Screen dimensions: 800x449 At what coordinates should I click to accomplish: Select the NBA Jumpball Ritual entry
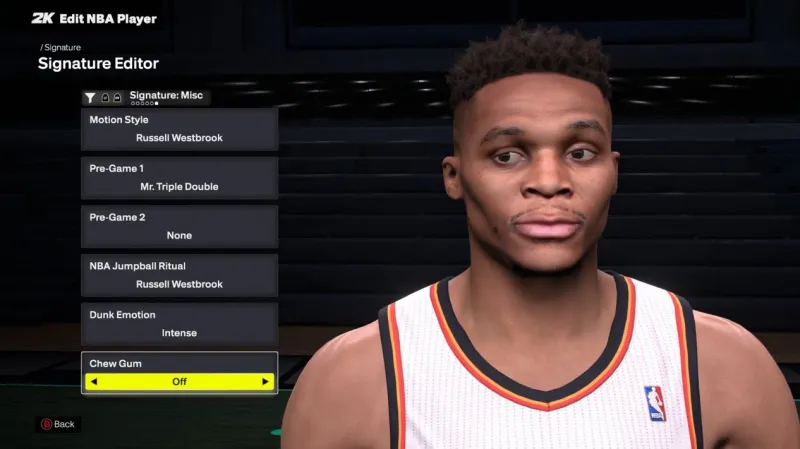click(x=179, y=276)
